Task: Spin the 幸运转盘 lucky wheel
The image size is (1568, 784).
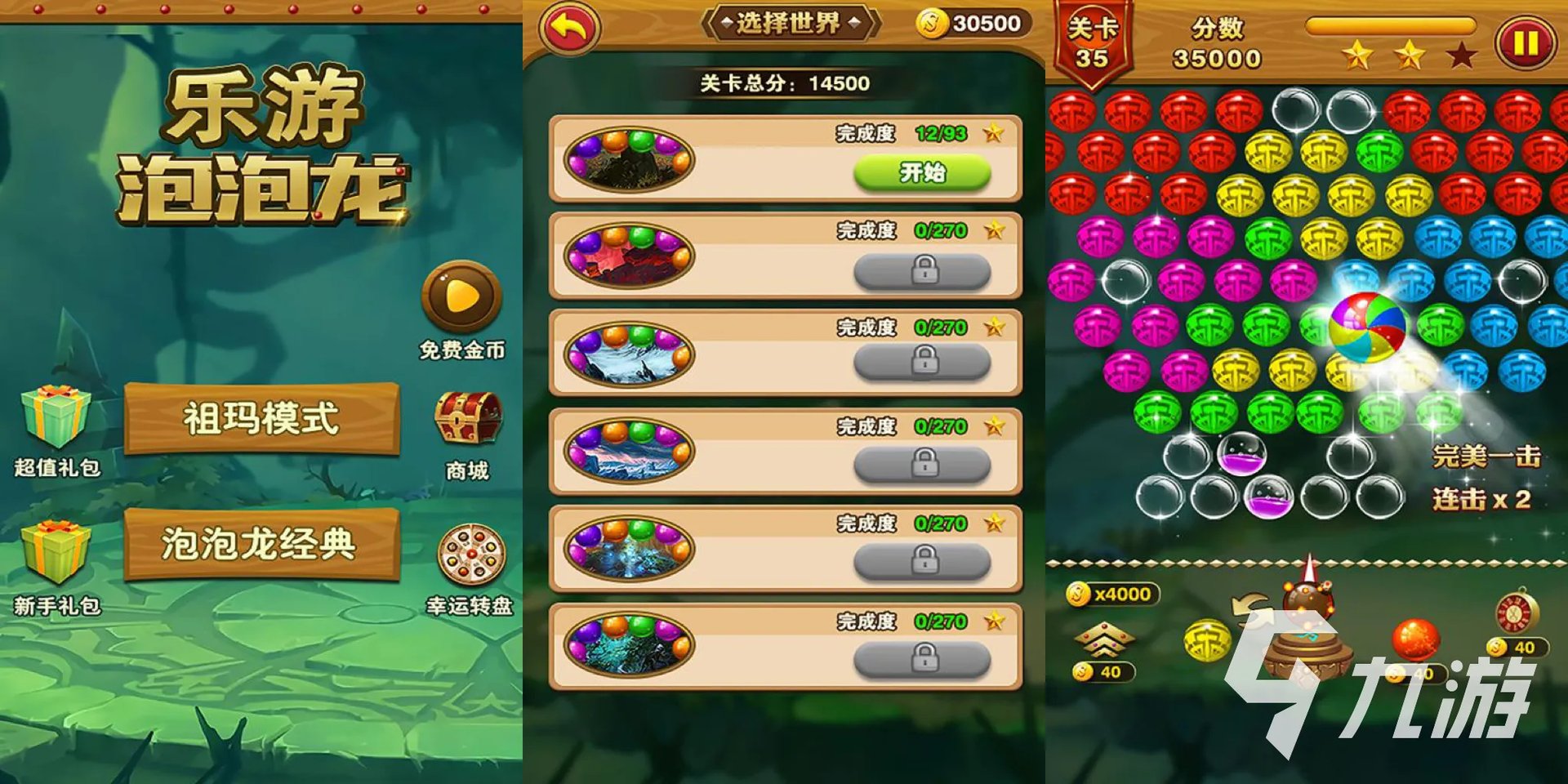Action: click(471, 555)
